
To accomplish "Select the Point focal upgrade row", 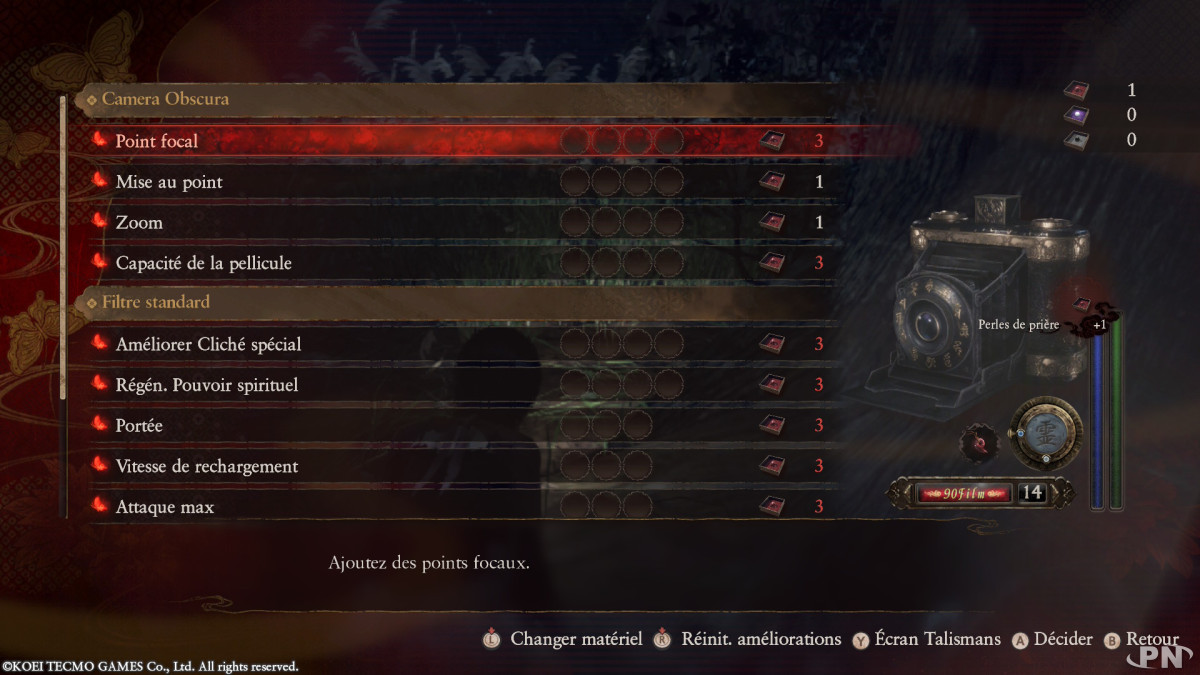I will 157,141.
